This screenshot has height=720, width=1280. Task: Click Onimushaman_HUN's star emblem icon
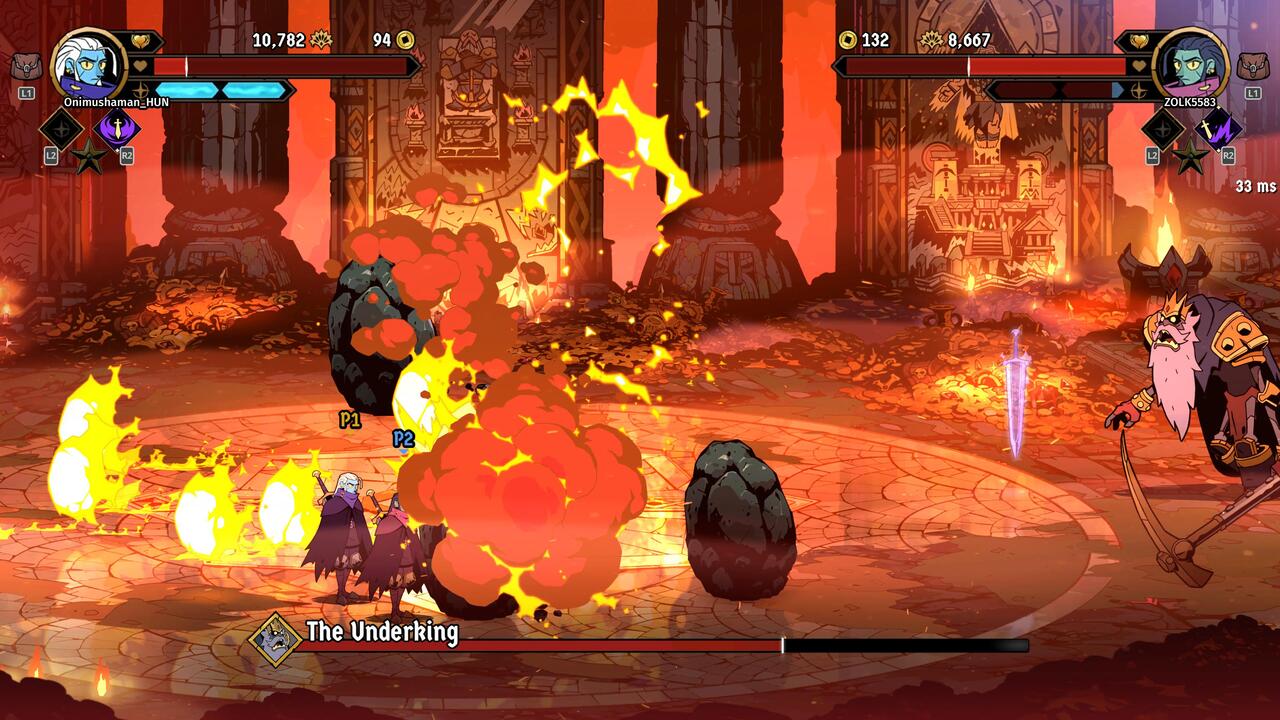pos(88,156)
